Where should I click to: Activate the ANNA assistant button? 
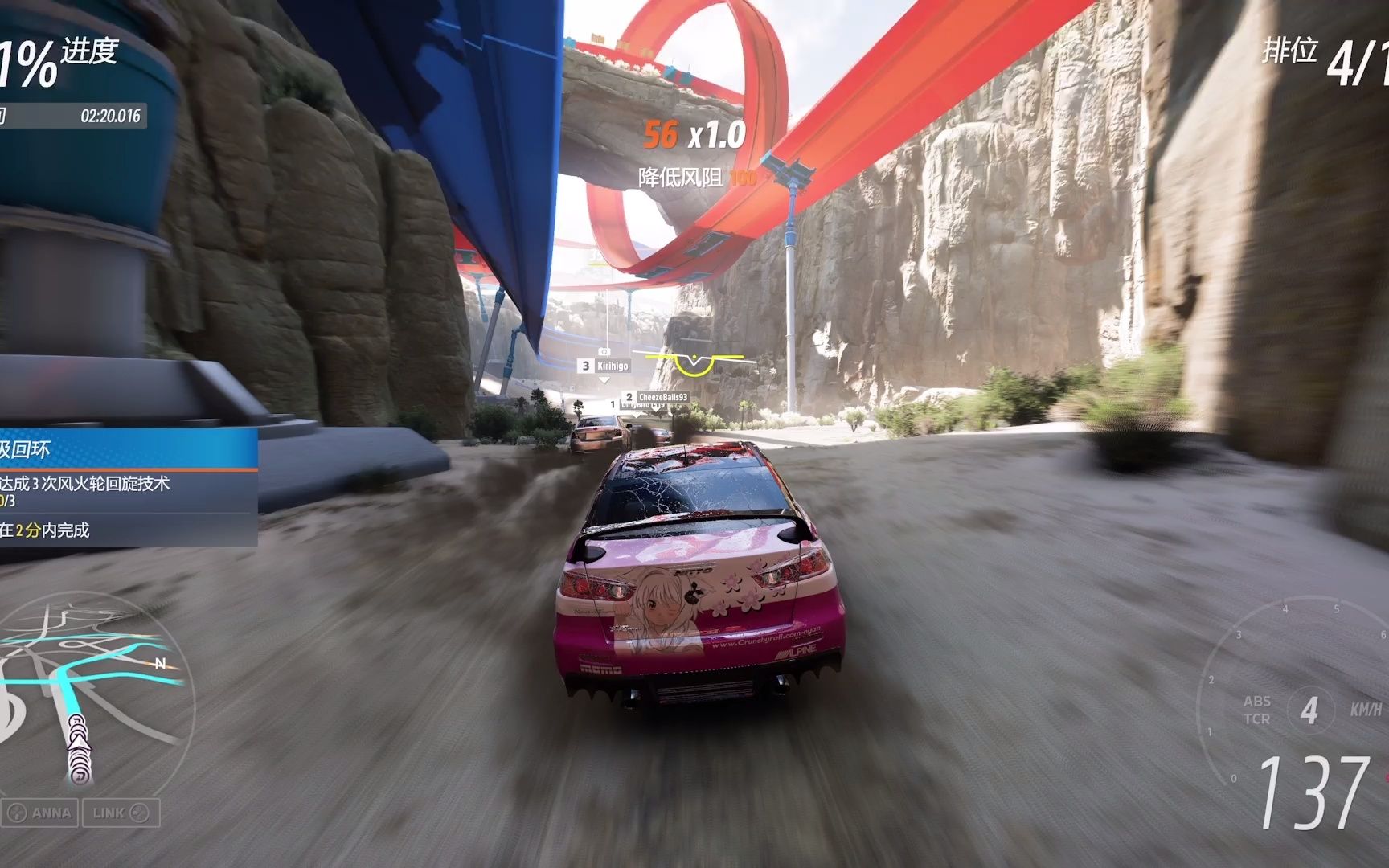pyautogui.click(x=41, y=813)
